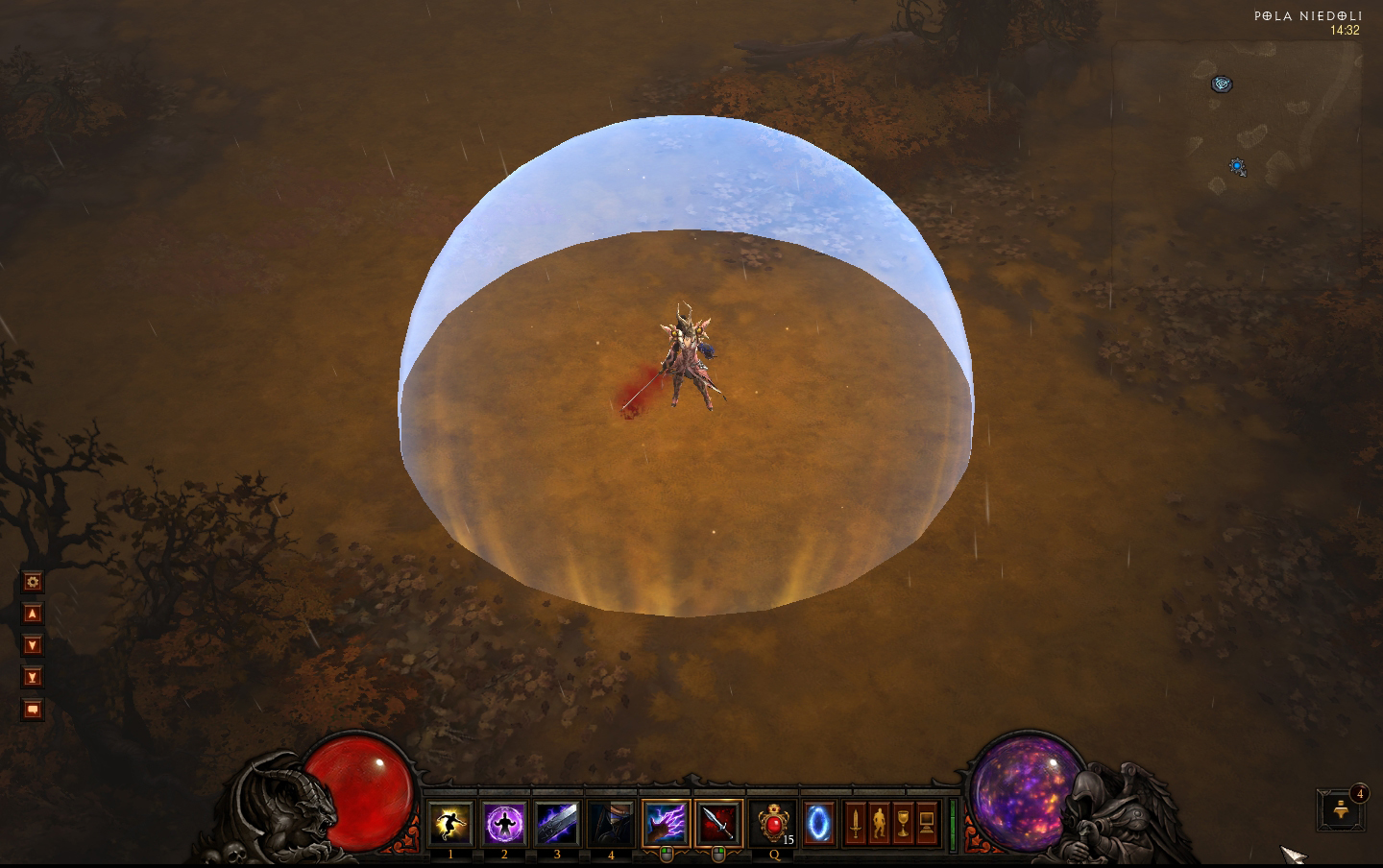Drink the red health potion
1383x868 pixels.
[x=772, y=823]
